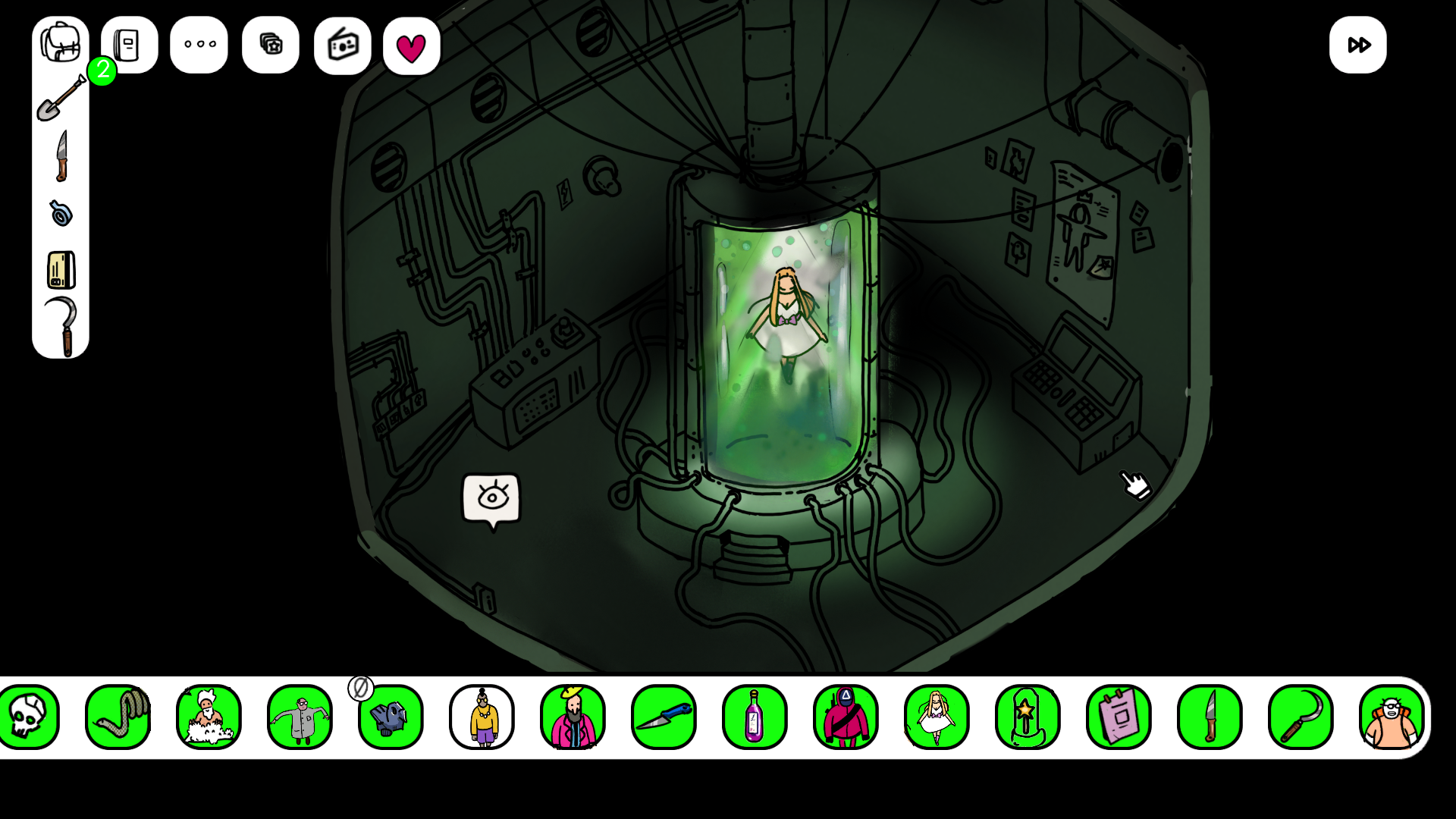The width and height of the screenshot is (1456, 819).
Task: Click the three dots button
Action: [199, 45]
